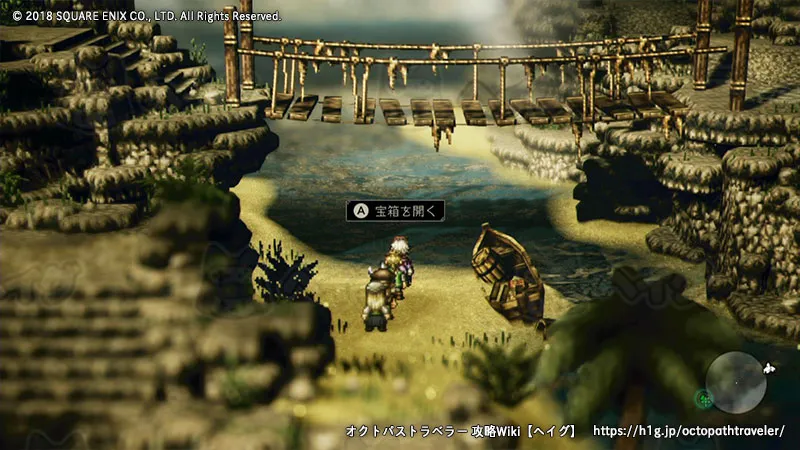This screenshot has width=800, height=450.
Task: Click the circular minimap
Action: pyautogui.click(x=735, y=382)
